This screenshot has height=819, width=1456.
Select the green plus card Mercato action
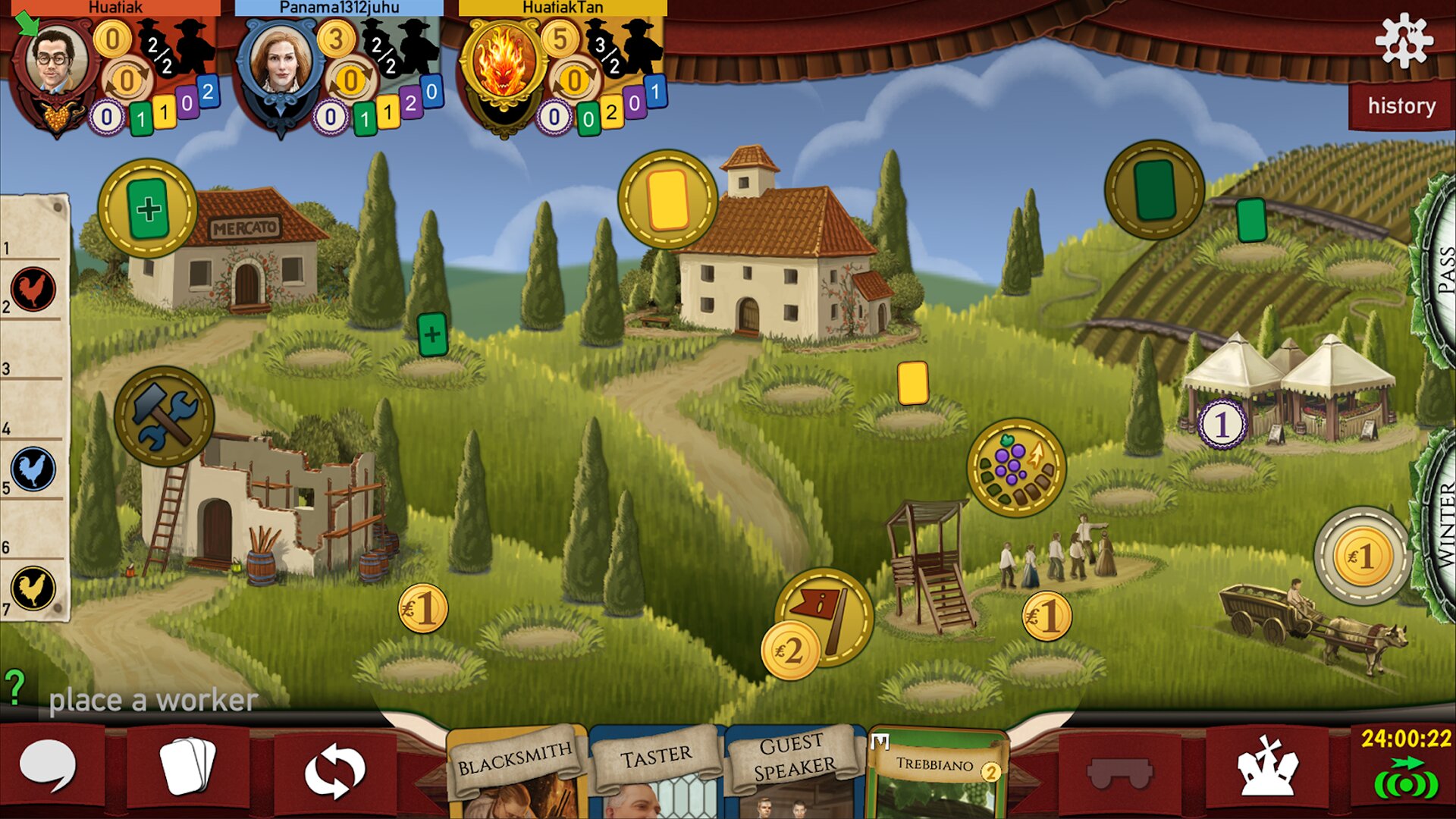click(148, 209)
